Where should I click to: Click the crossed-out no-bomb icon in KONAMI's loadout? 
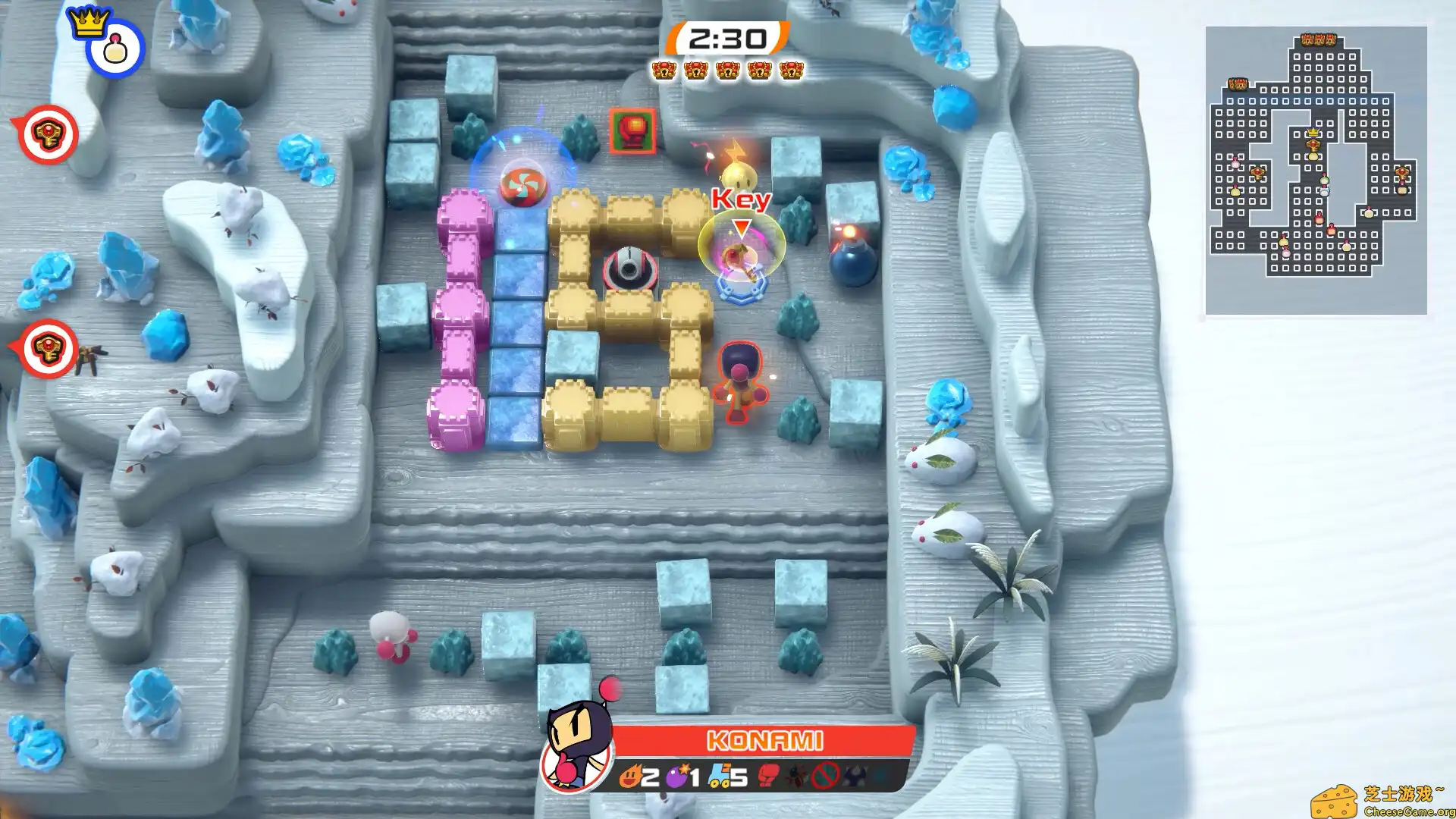tap(824, 774)
